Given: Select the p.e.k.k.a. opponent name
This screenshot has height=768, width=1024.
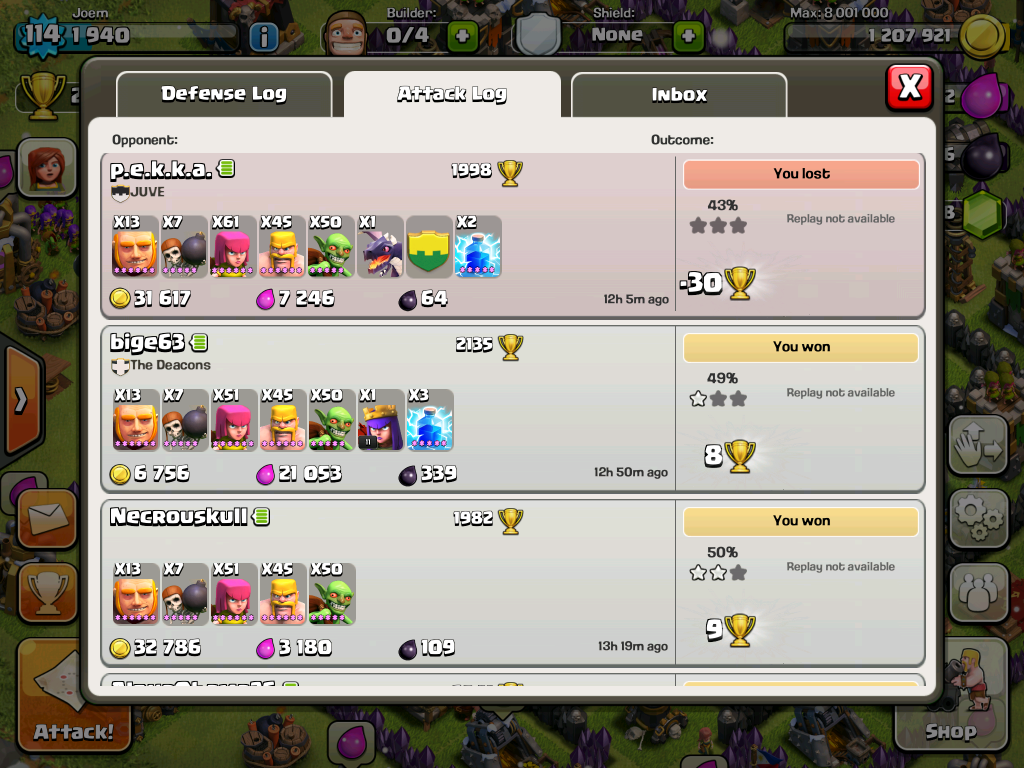Looking at the screenshot, I should click(x=161, y=170).
